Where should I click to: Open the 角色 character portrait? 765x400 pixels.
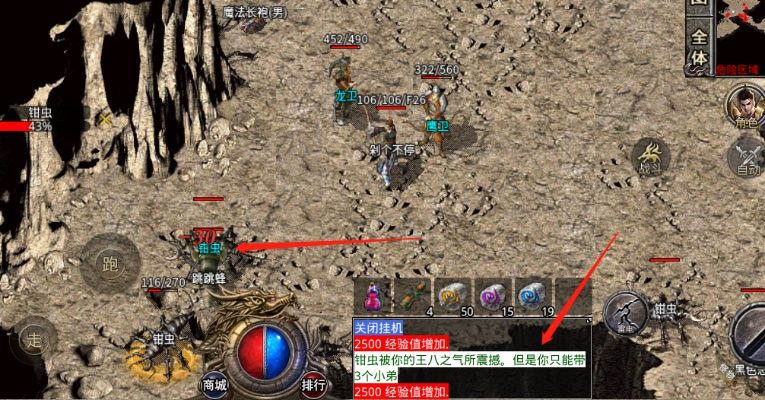click(743, 107)
